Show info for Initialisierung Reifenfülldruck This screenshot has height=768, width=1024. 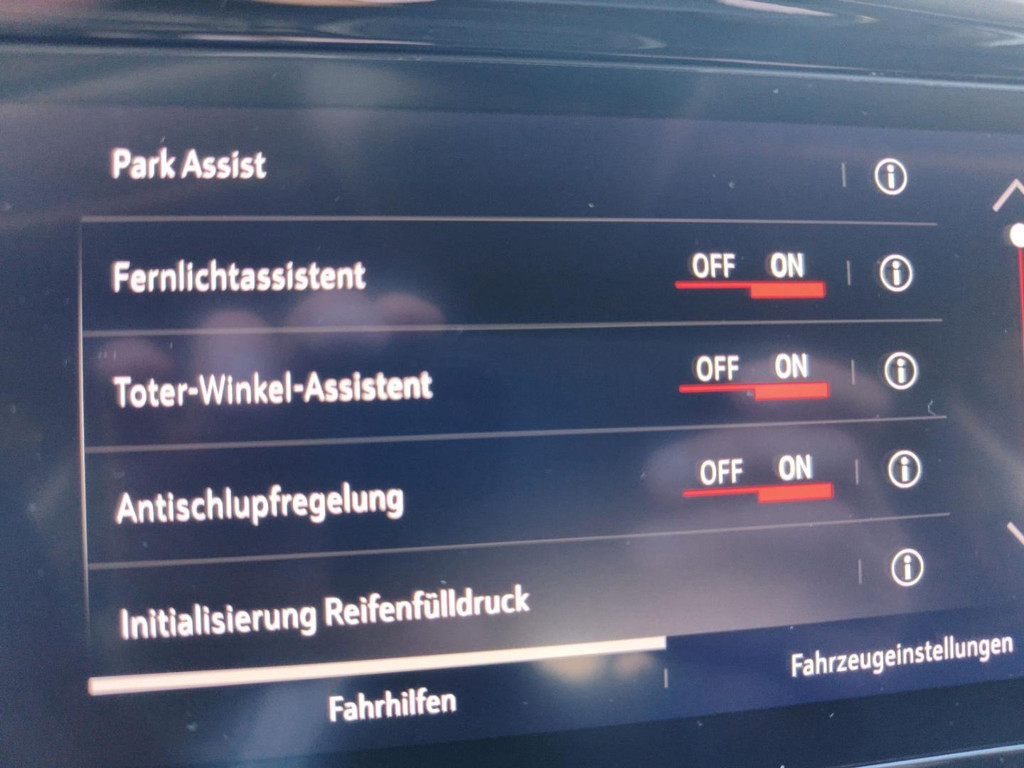(907, 568)
